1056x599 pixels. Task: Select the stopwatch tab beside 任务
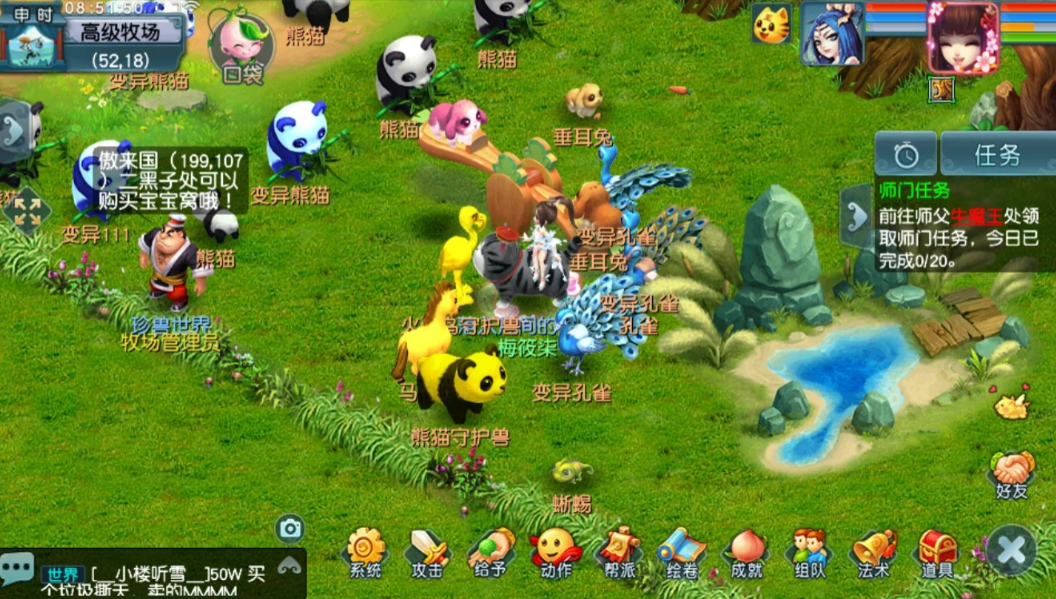(x=906, y=155)
